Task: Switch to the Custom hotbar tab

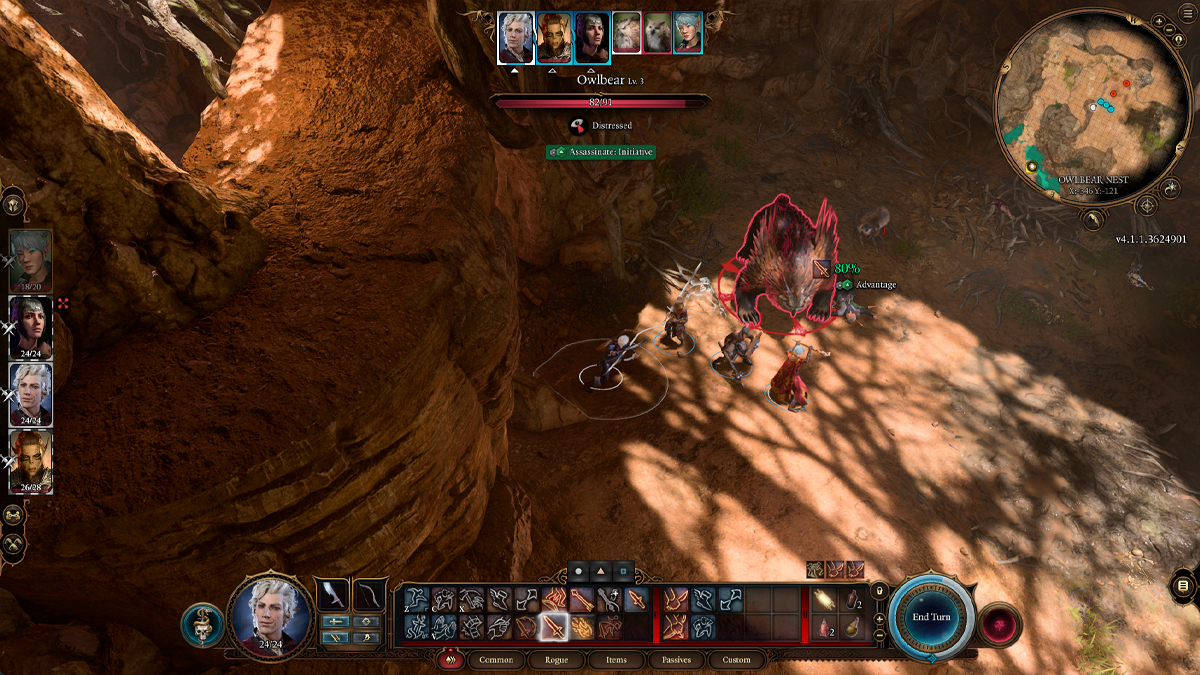Action: pyautogui.click(x=736, y=660)
